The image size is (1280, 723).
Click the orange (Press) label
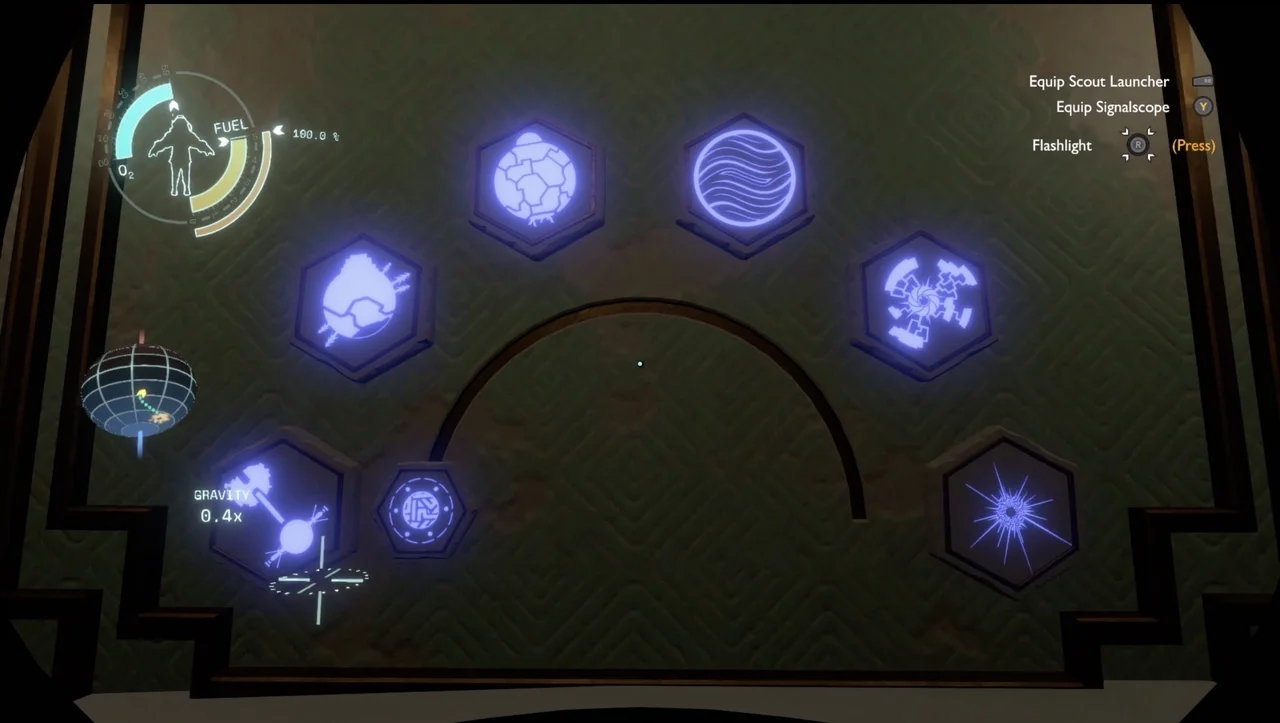point(1192,145)
